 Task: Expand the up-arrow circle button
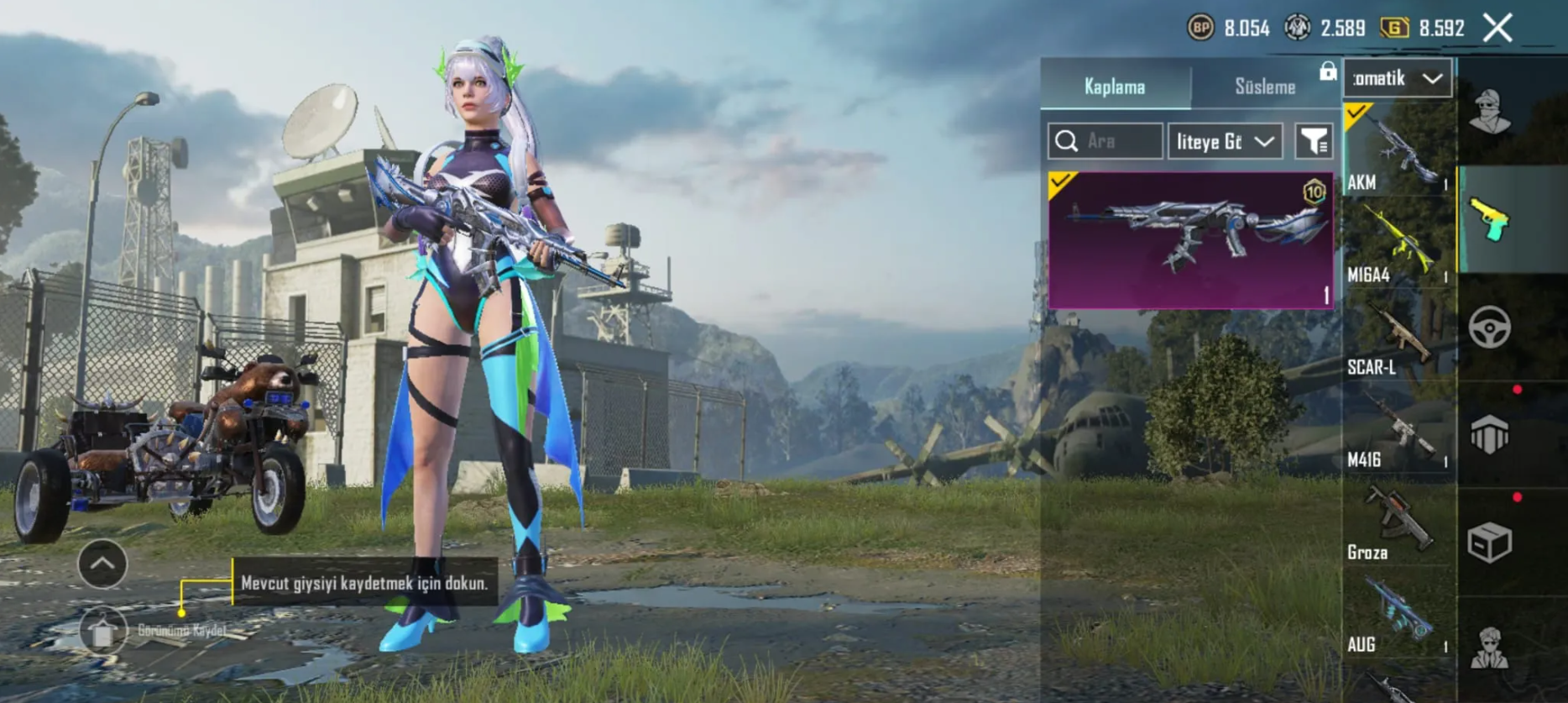tap(102, 564)
